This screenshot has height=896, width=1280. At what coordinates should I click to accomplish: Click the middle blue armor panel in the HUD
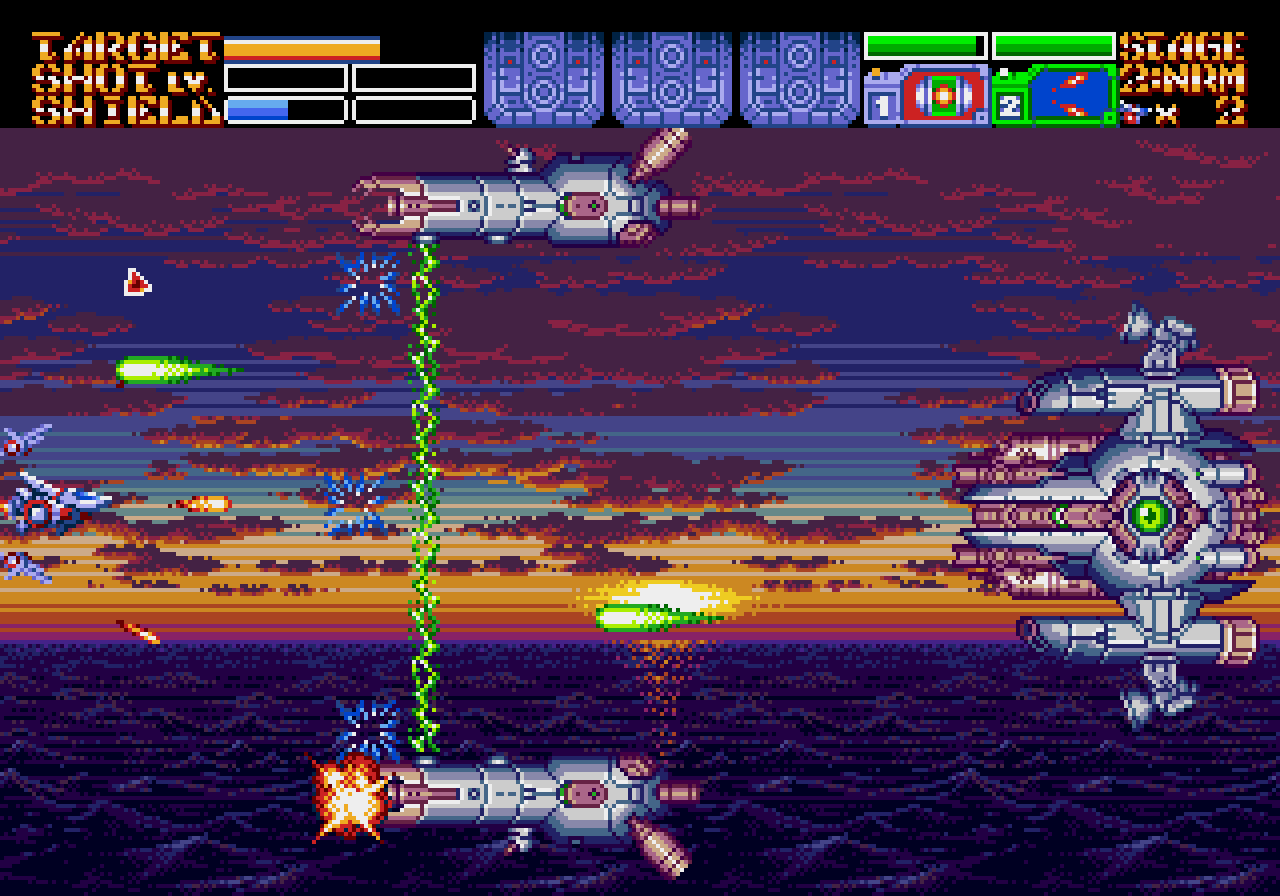(x=673, y=77)
